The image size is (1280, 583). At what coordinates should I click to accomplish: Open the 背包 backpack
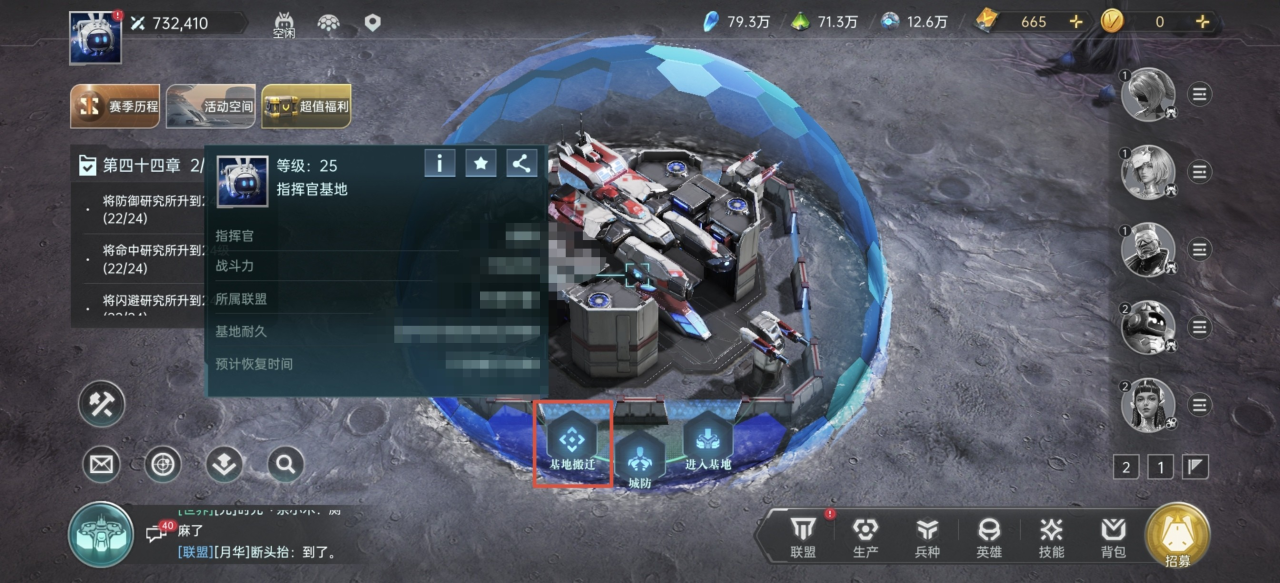1113,537
